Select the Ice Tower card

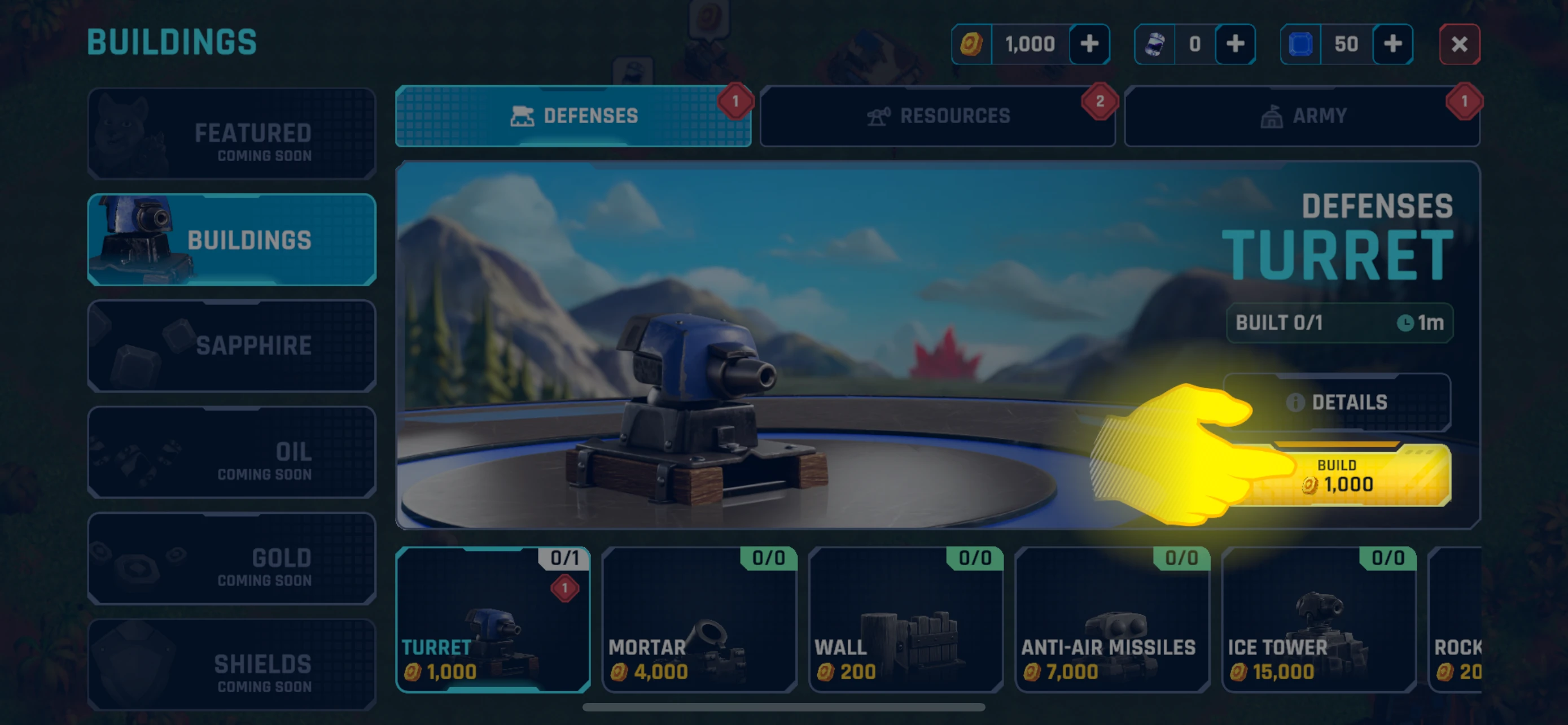[x=1318, y=619]
